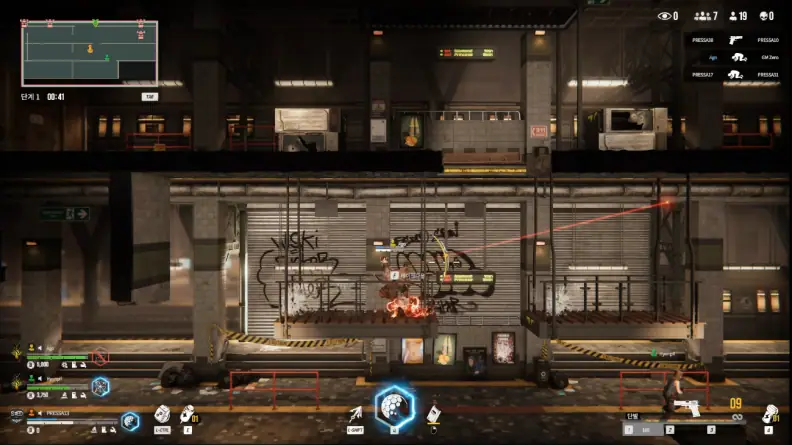Click the spiderweb hexagon icon beside second teammate
The width and height of the screenshot is (792, 445).
coord(100,385)
